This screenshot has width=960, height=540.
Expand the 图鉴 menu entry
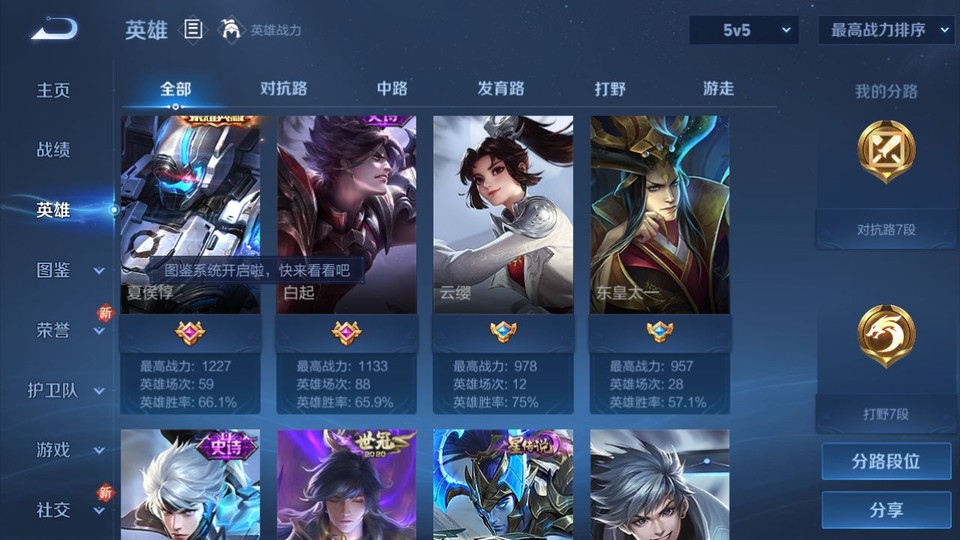coord(68,270)
